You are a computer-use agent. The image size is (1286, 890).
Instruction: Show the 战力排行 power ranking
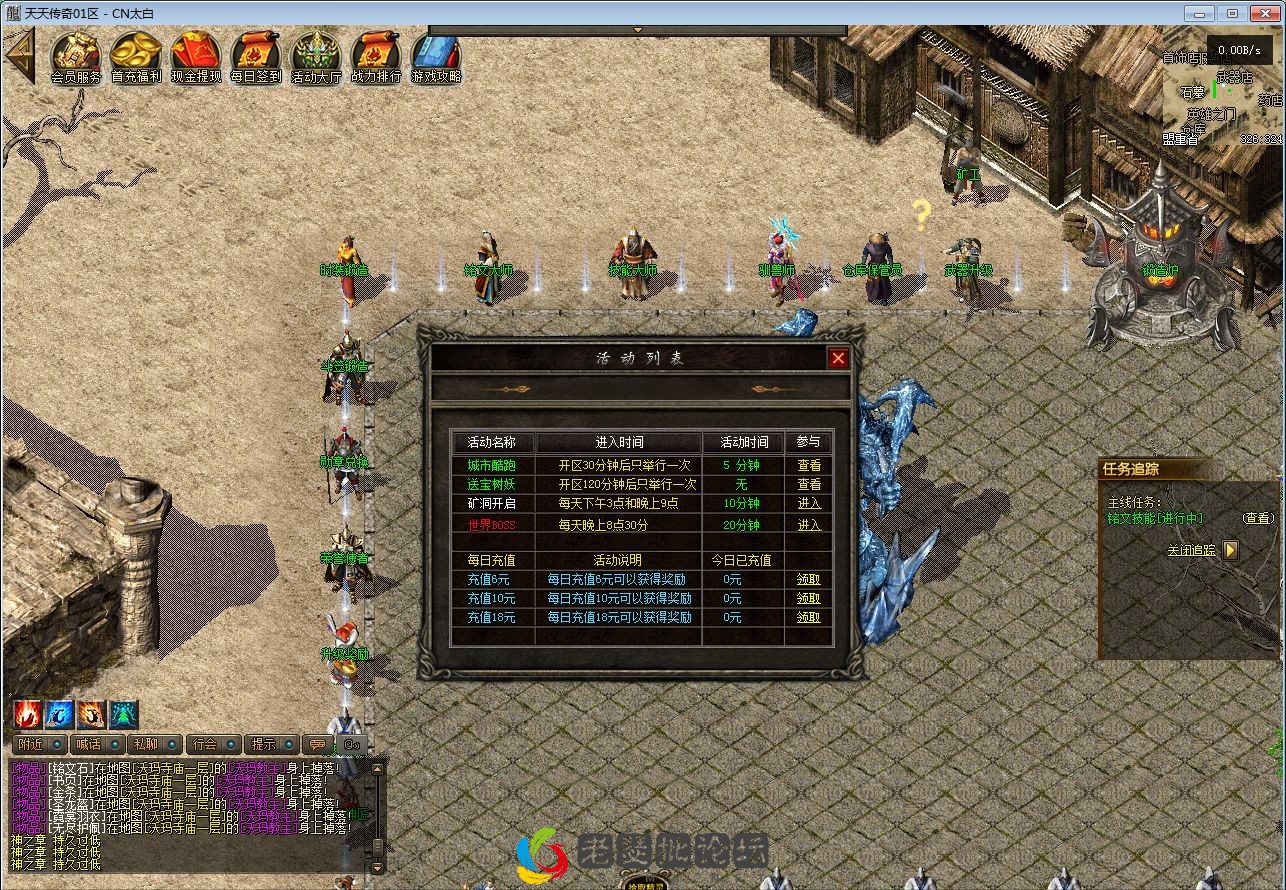376,53
